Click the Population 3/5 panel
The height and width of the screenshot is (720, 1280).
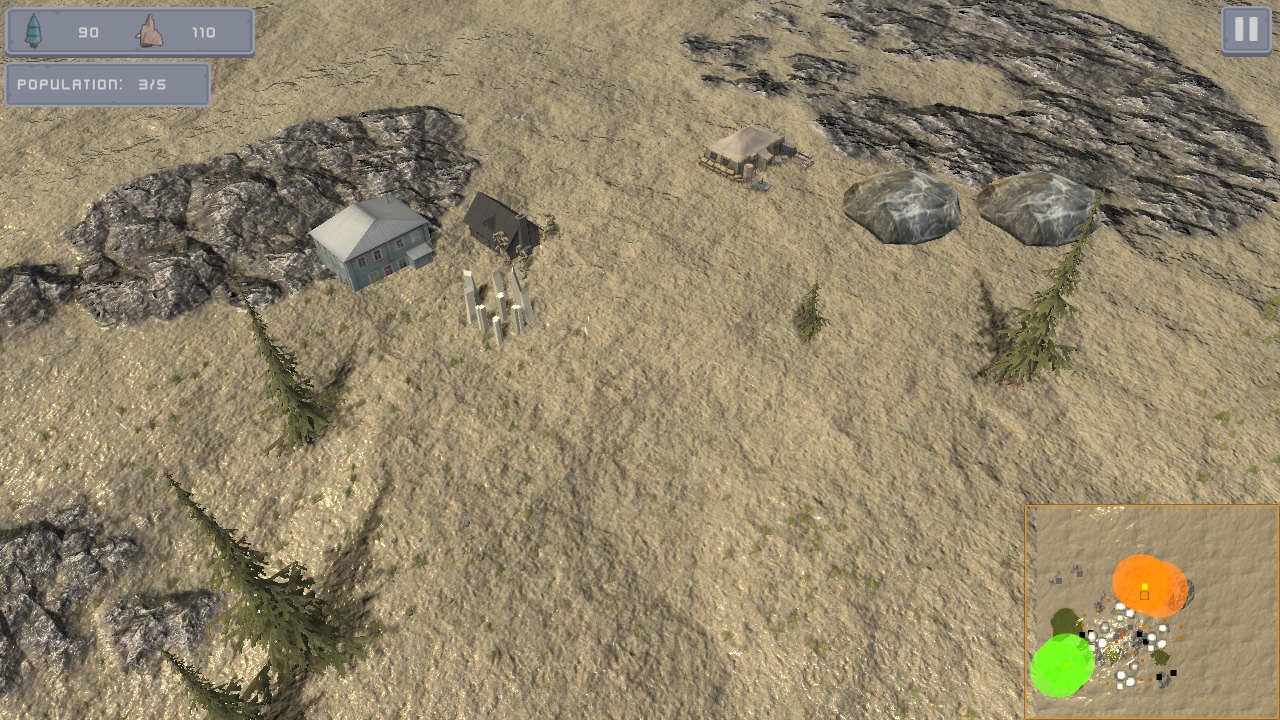point(108,85)
